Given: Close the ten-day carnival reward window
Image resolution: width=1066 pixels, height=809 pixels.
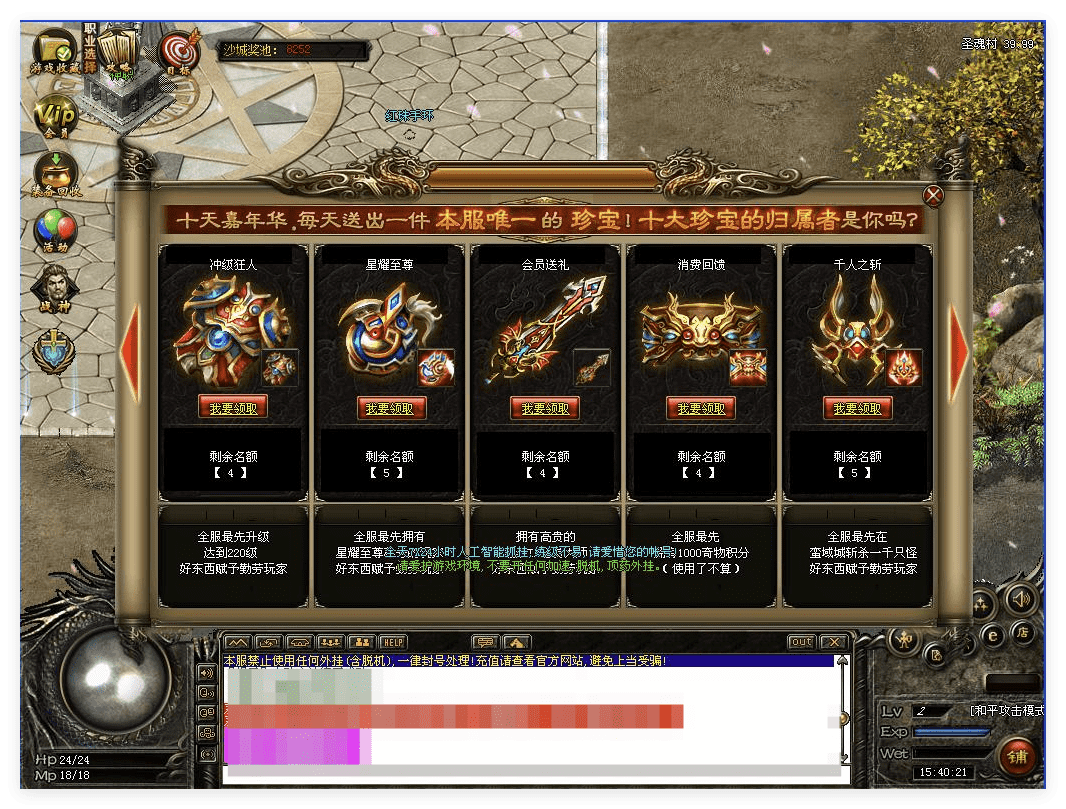Looking at the screenshot, I should click(933, 195).
